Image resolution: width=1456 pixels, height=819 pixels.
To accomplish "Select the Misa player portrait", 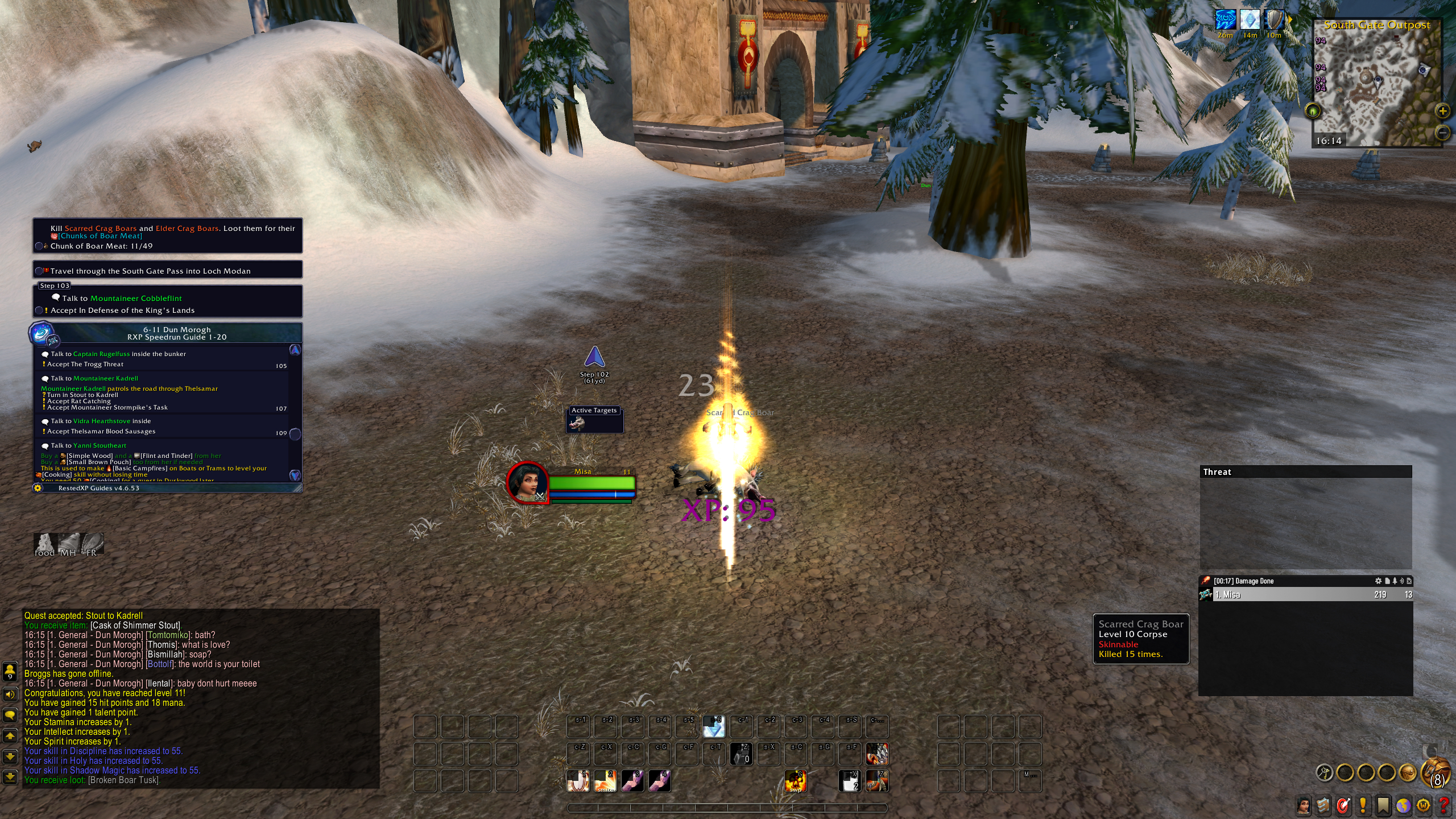I will pyautogui.click(x=528, y=482).
